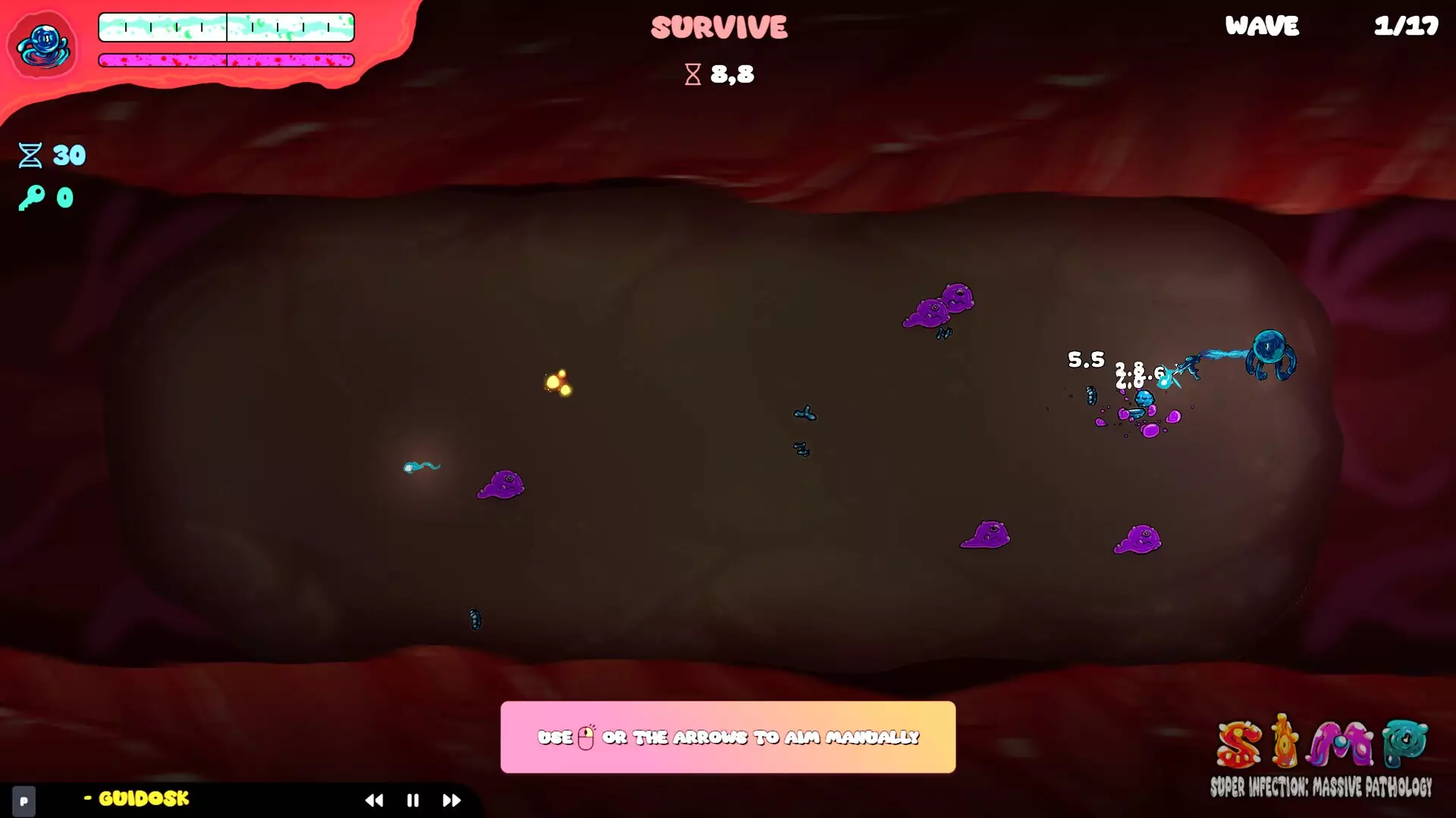Click the SURVIVE objective title

(719, 27)
